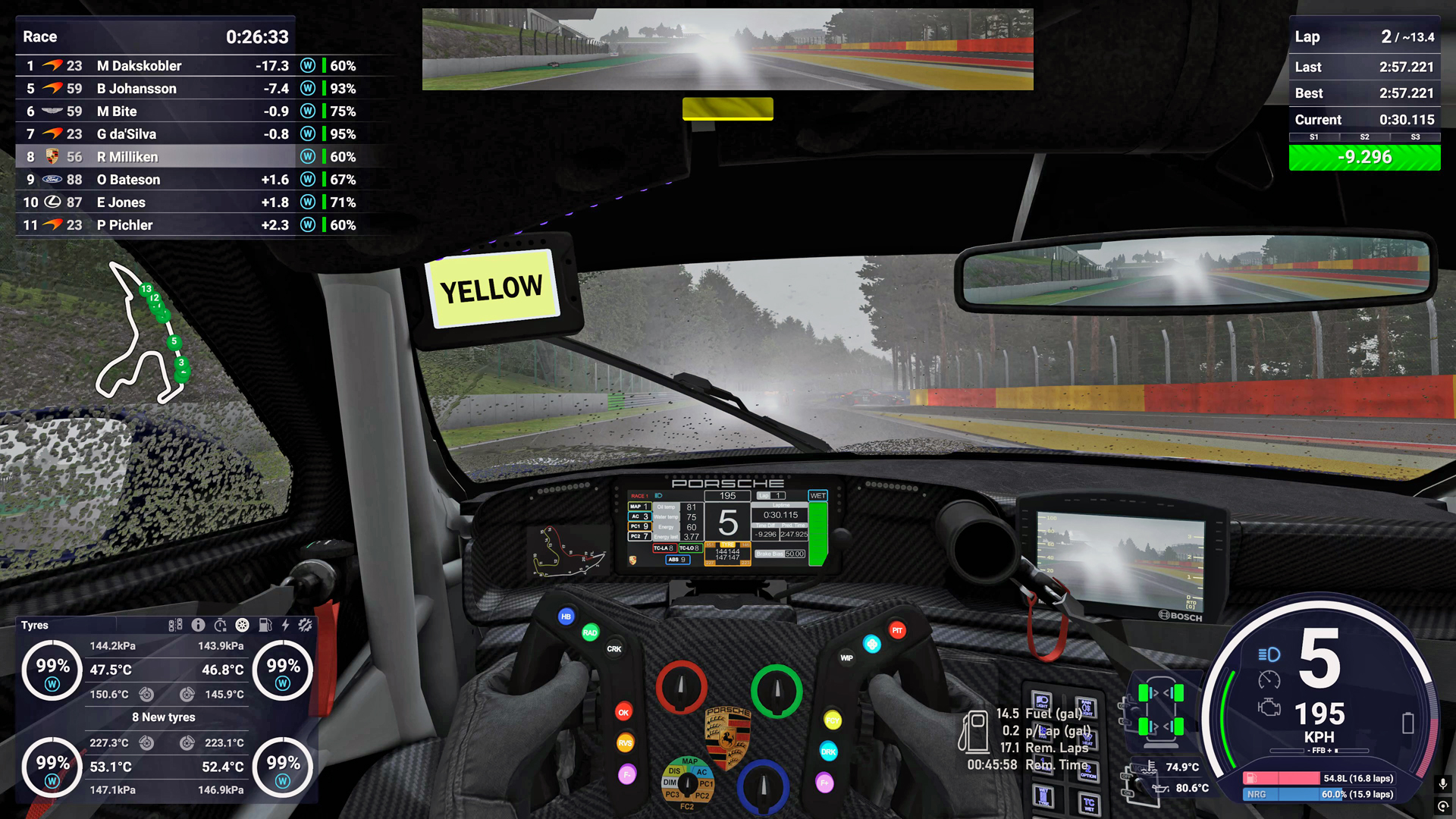The image size is (1456, 819).
Task: Select the fuel pump icon in Tyres header
Action: tap(265, 625)
